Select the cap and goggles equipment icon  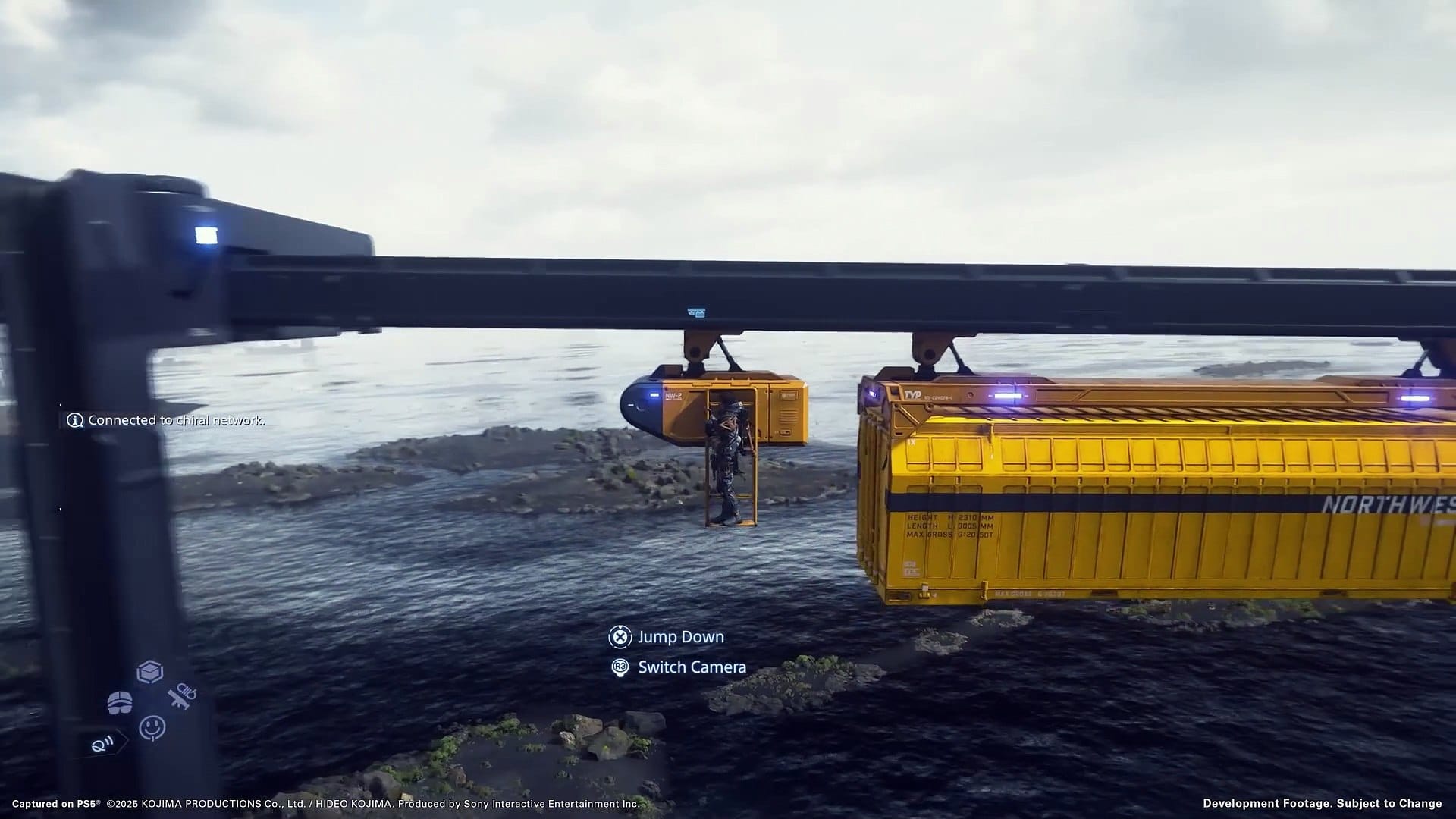point(120,703)
